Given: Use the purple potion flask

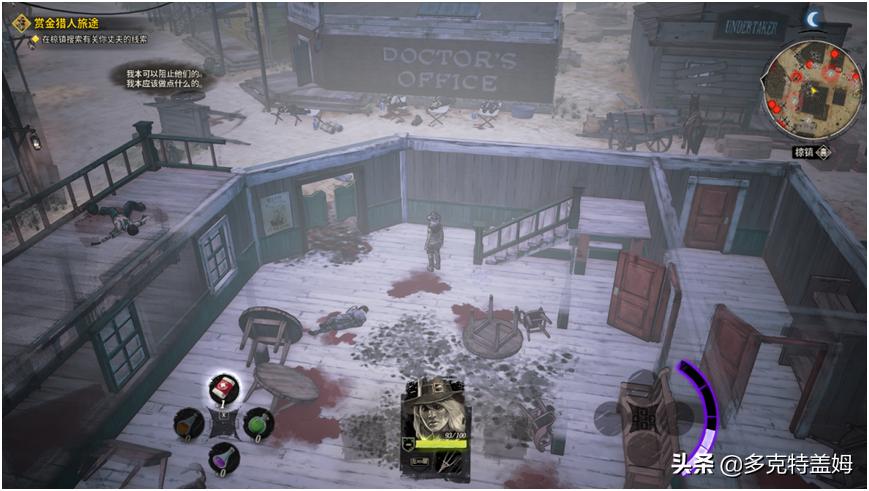Looking at the screenshot, I should (223, 457).
